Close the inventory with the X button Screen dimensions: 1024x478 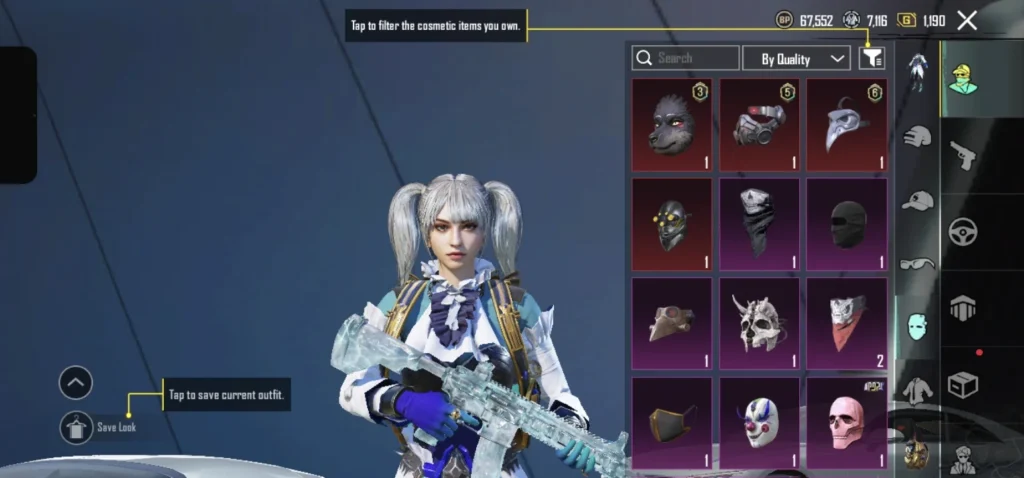967,20
